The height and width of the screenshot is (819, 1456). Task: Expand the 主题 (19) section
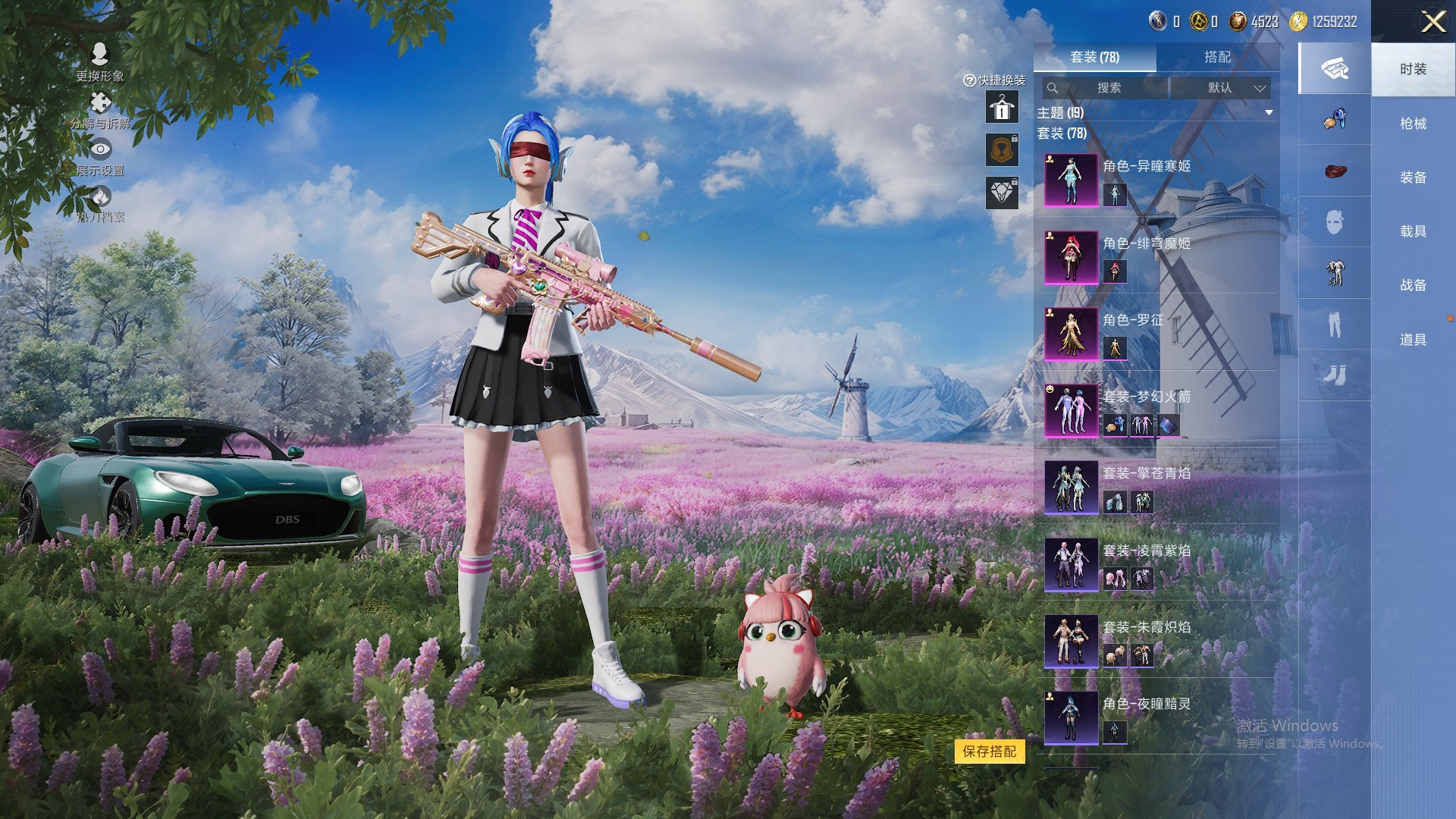1268,113
